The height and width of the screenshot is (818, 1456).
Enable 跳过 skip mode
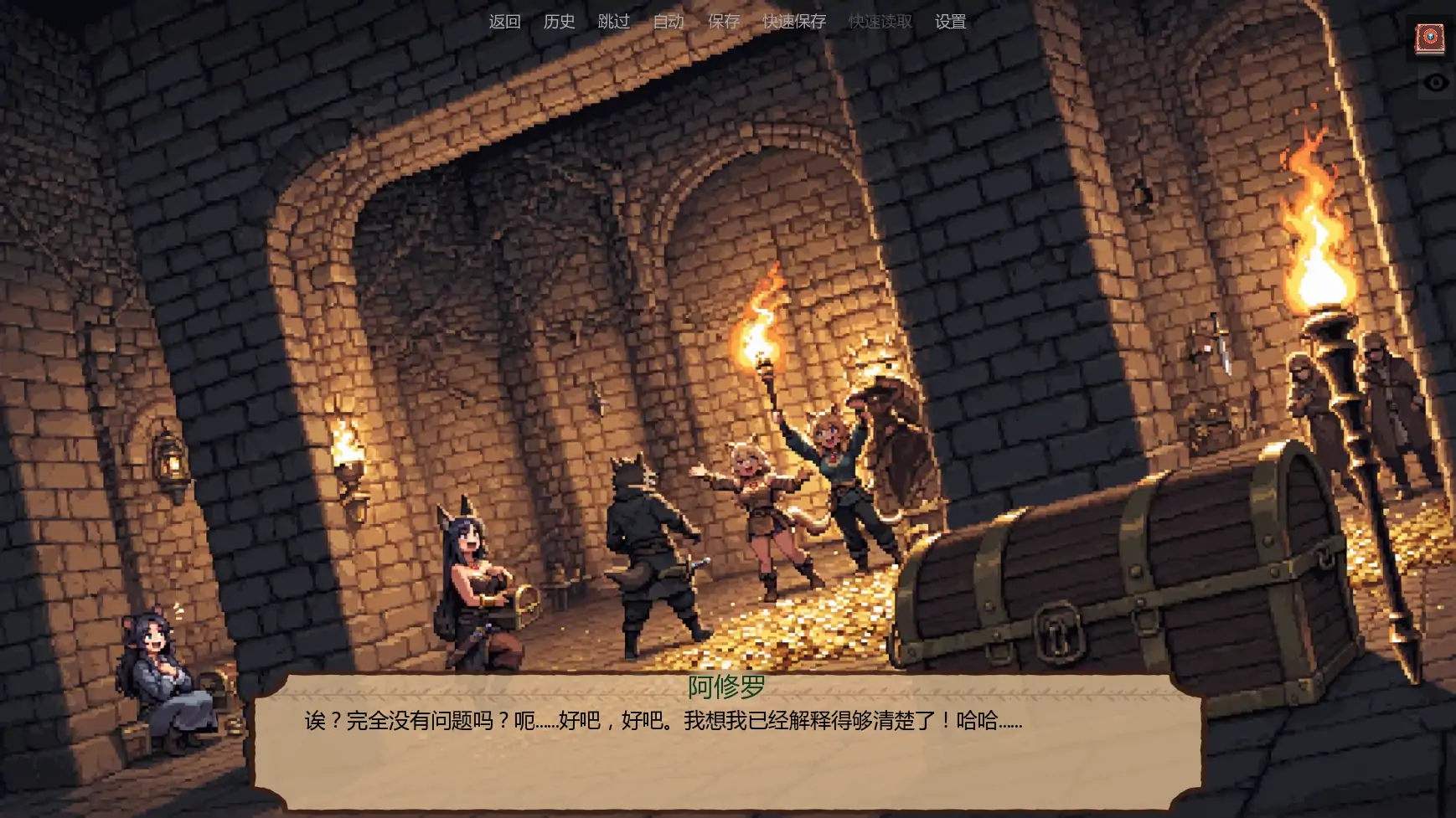614,22
